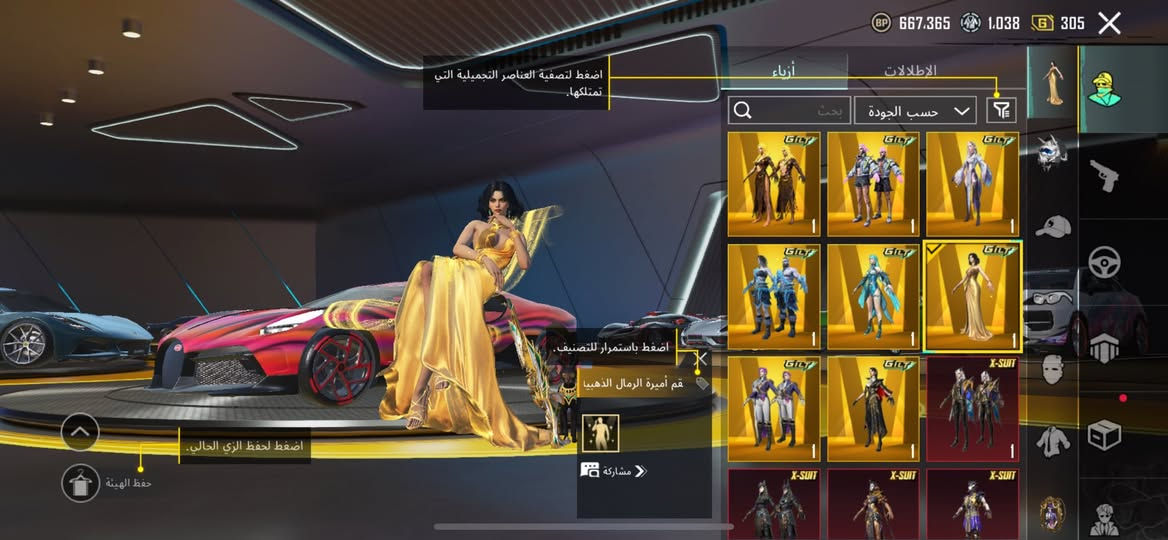Viewport: 1168px width, 540px height.
Task: Open the حسب الجودة sort dropdown
Action: (915, 111)
